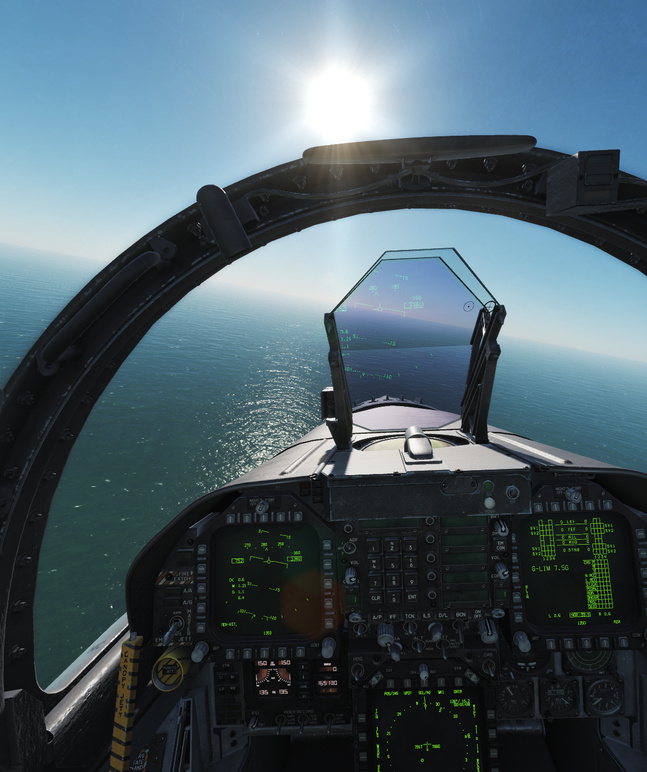This screenshot has width=647, height=772.
Task: Confirm entry with the ENT key
Action: point(410,597)
